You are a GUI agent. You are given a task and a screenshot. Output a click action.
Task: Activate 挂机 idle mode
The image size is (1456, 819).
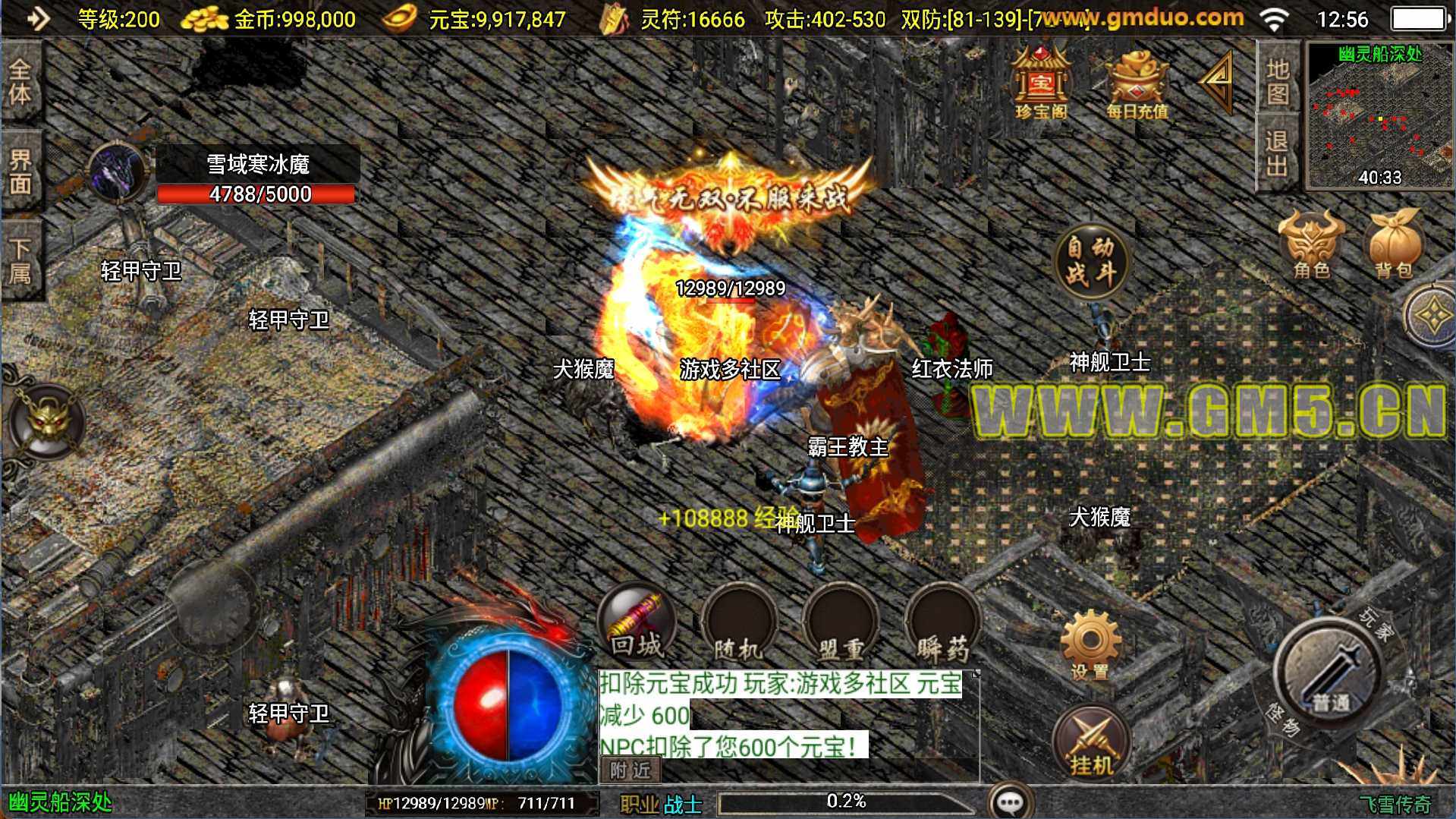coord(1091,744)
